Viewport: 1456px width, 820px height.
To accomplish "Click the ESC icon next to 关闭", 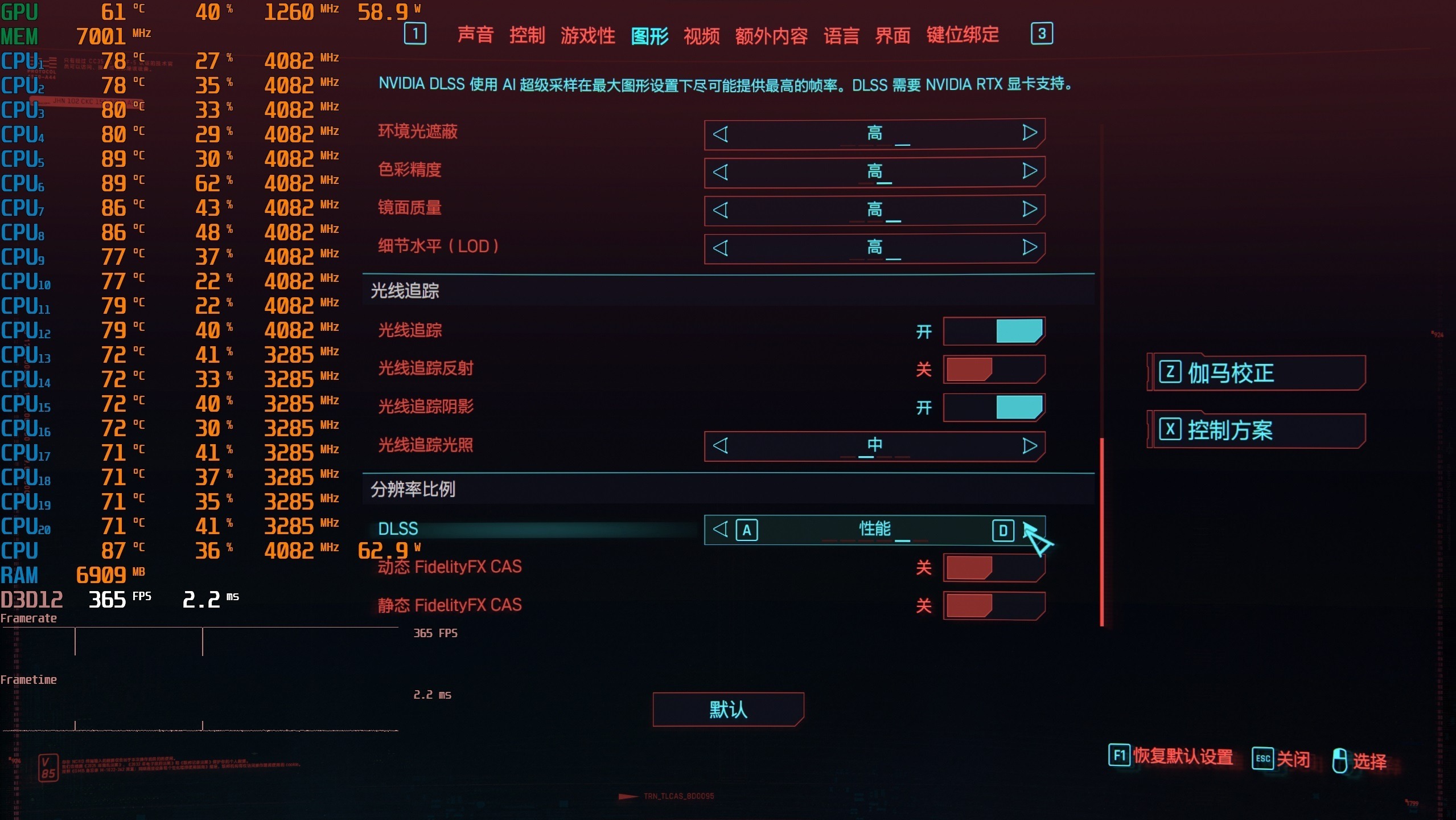I will pyautogui.click(x=1264, y=758).
